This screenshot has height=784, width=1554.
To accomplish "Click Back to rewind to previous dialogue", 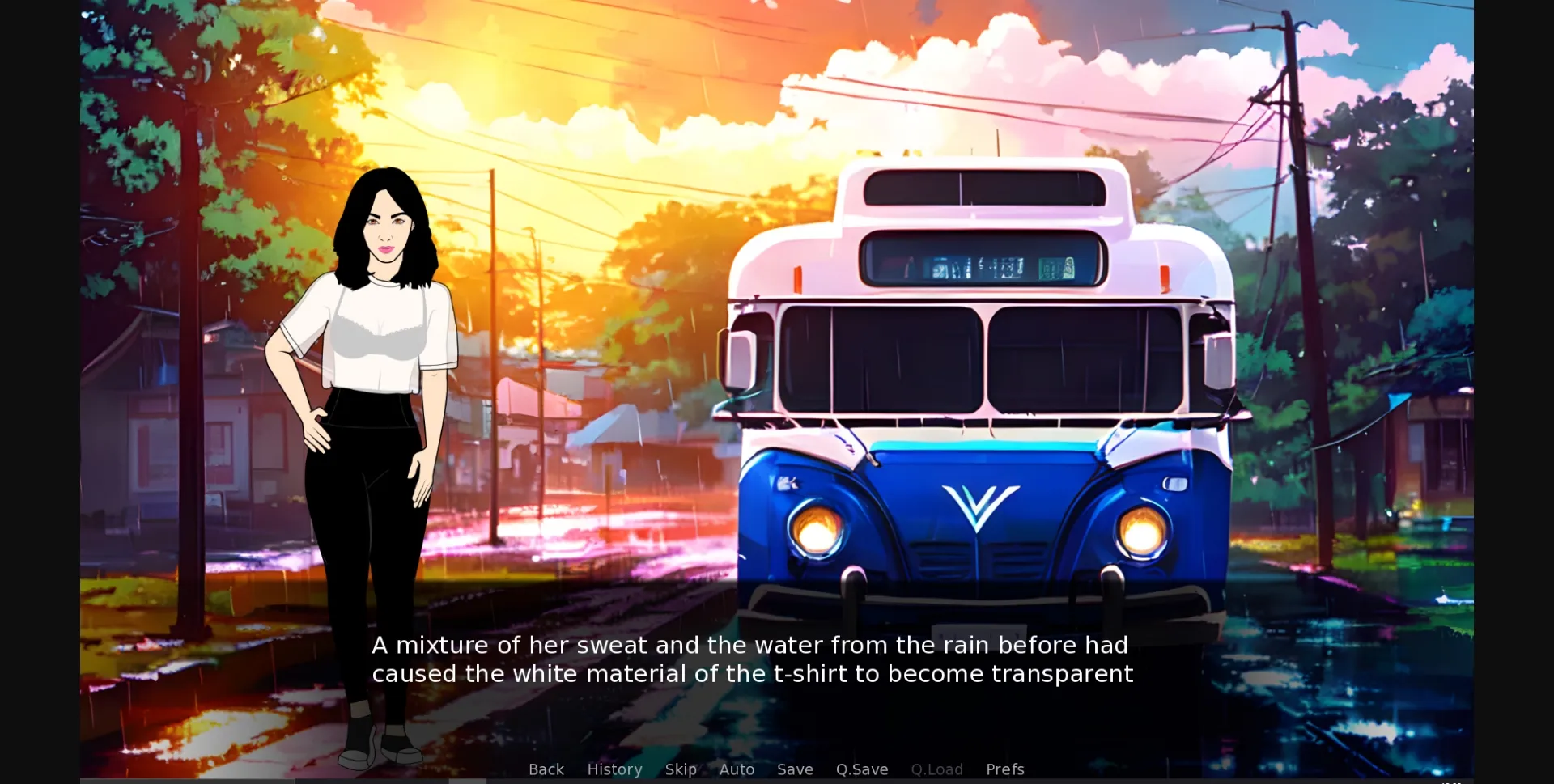I will click(x=546, y=769).
